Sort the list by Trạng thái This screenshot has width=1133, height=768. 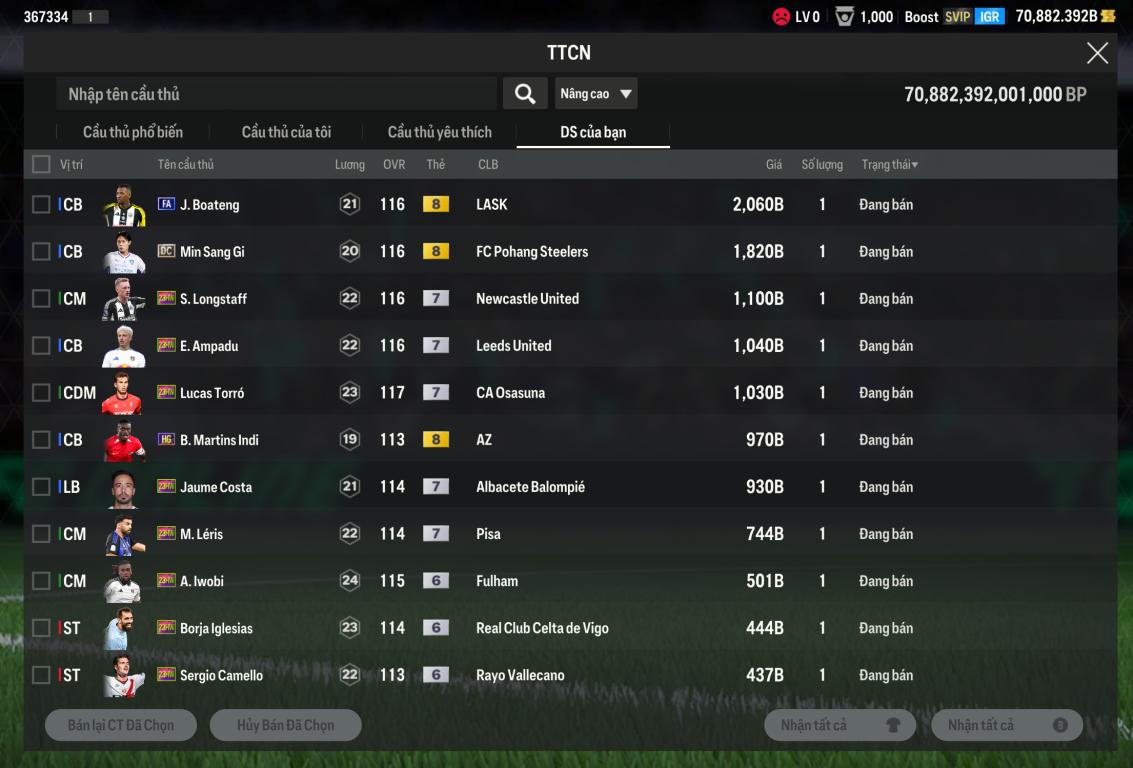point(889,164)
